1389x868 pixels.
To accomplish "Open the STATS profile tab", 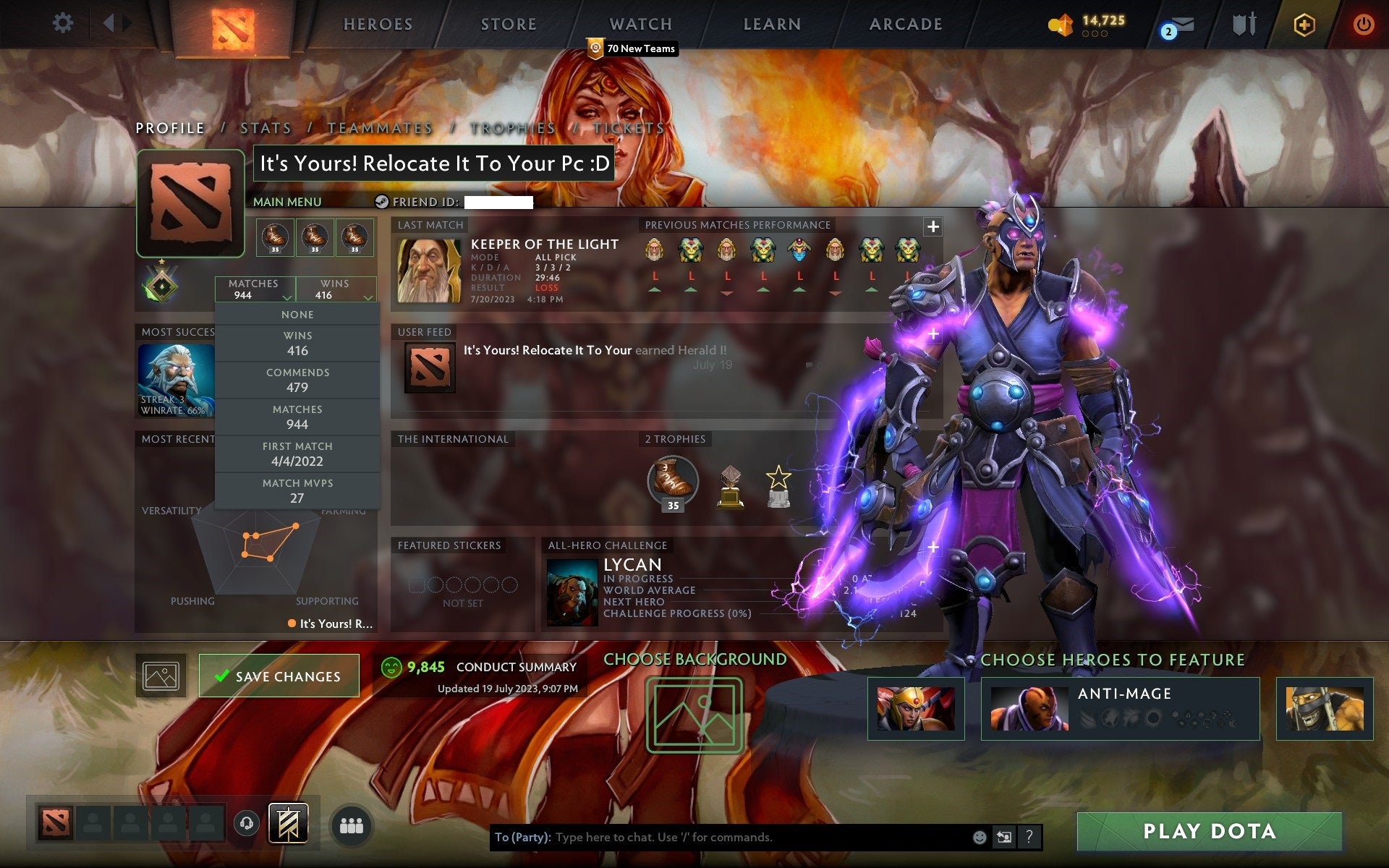I will coord(266,127).
